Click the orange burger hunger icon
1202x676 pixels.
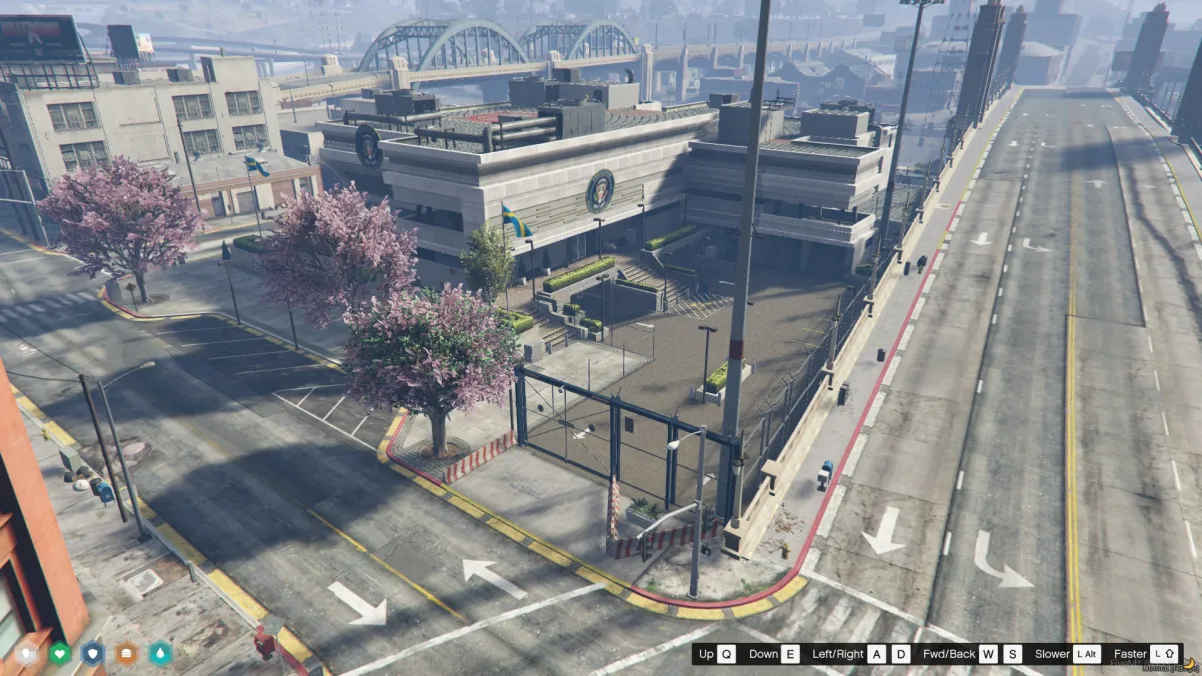click(x=126, y=654)
